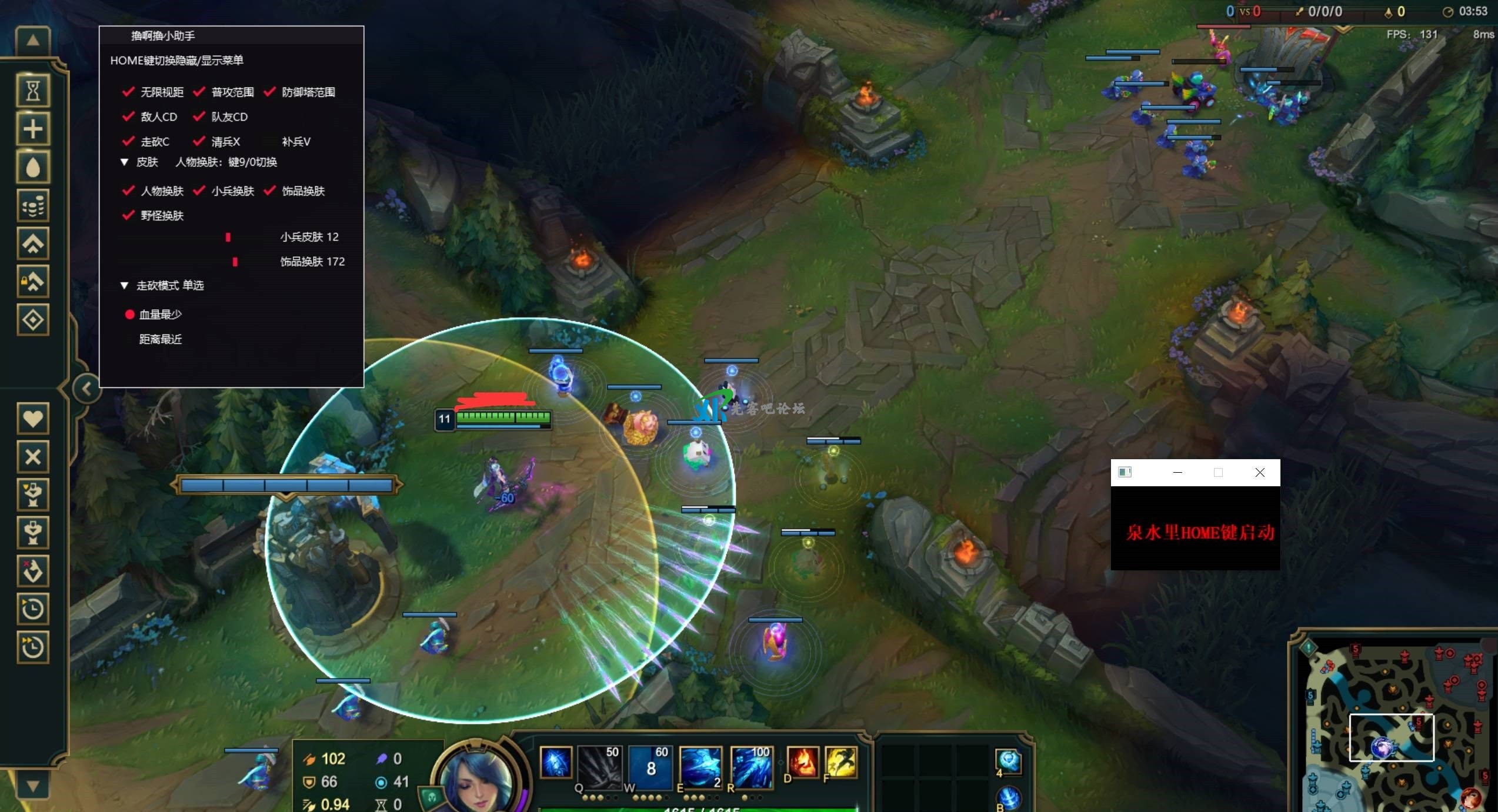Click the single-arrow clock fast forward button

pos(33,609)
